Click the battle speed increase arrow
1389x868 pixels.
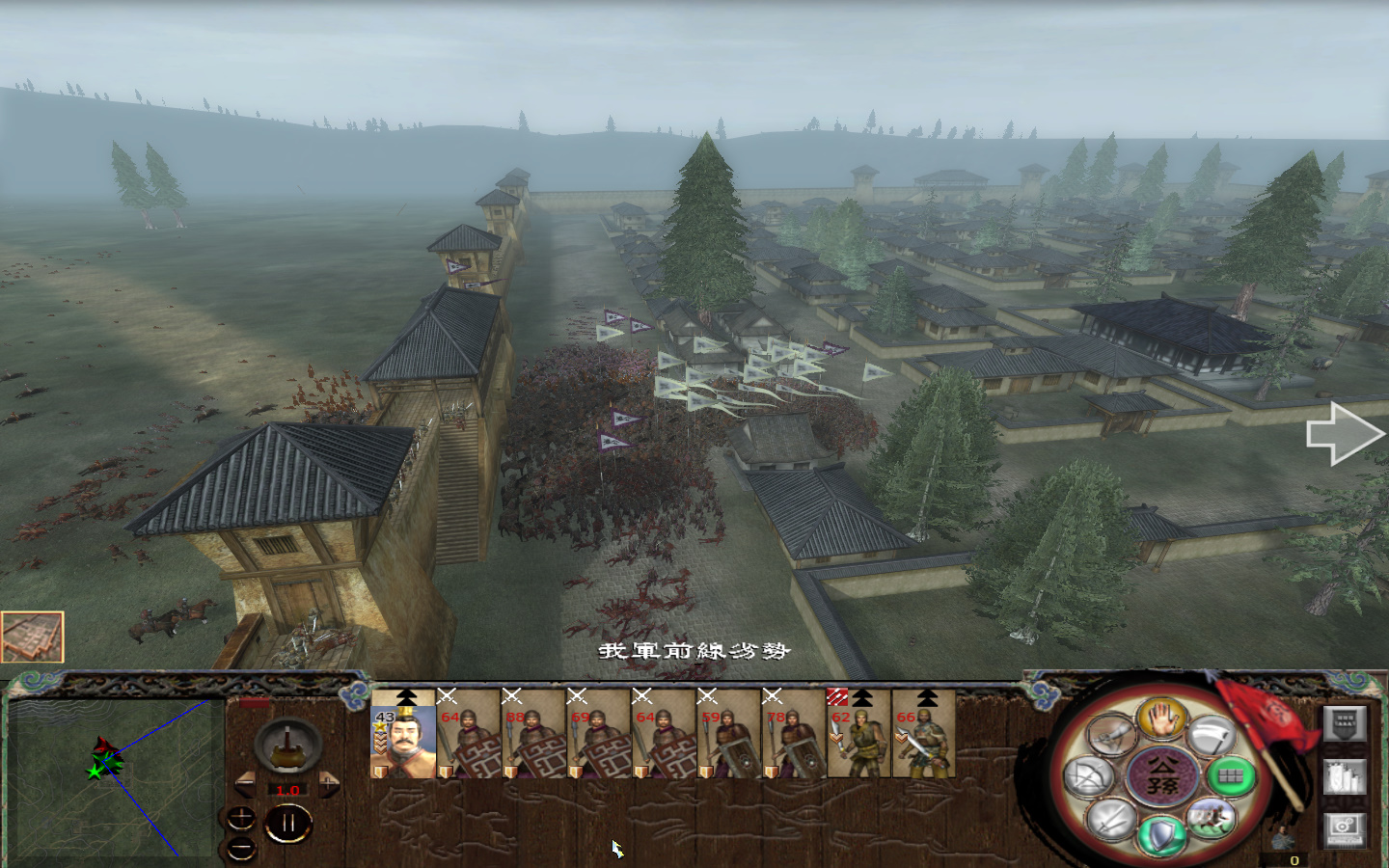[328, 784]
